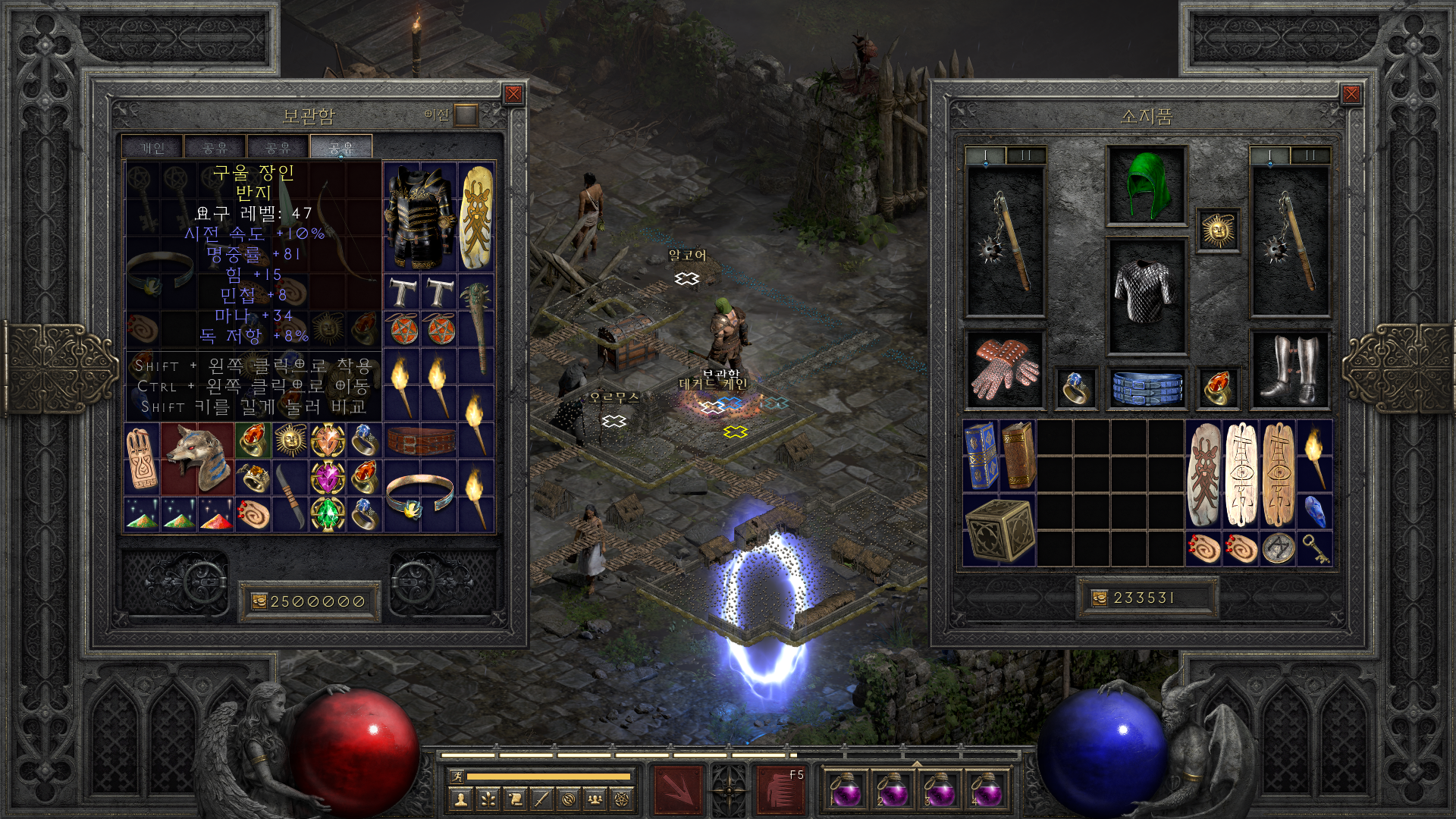Select the equipped studded gloves
The image size is (1456, 819).
pos(1005,371)
